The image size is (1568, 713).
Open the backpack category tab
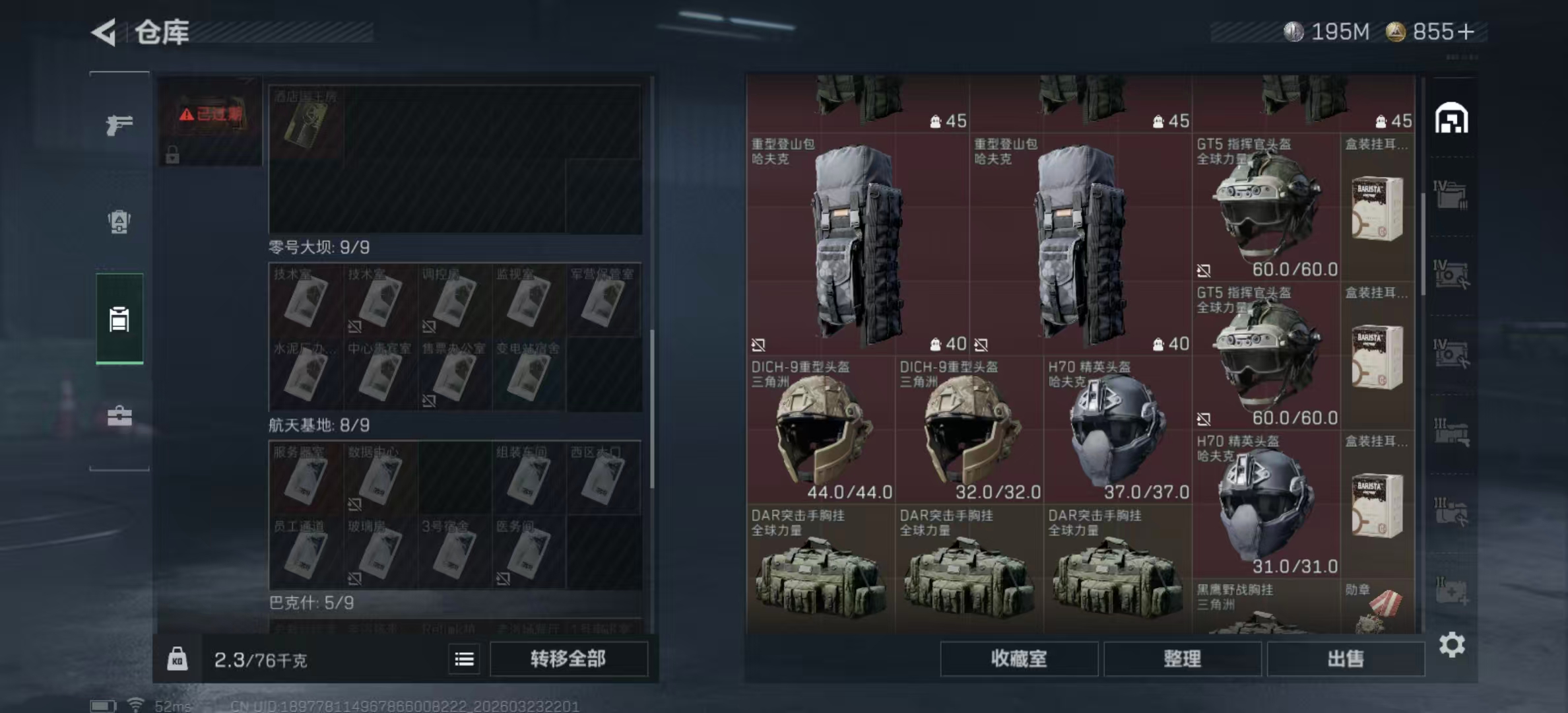tap(119, 222)
